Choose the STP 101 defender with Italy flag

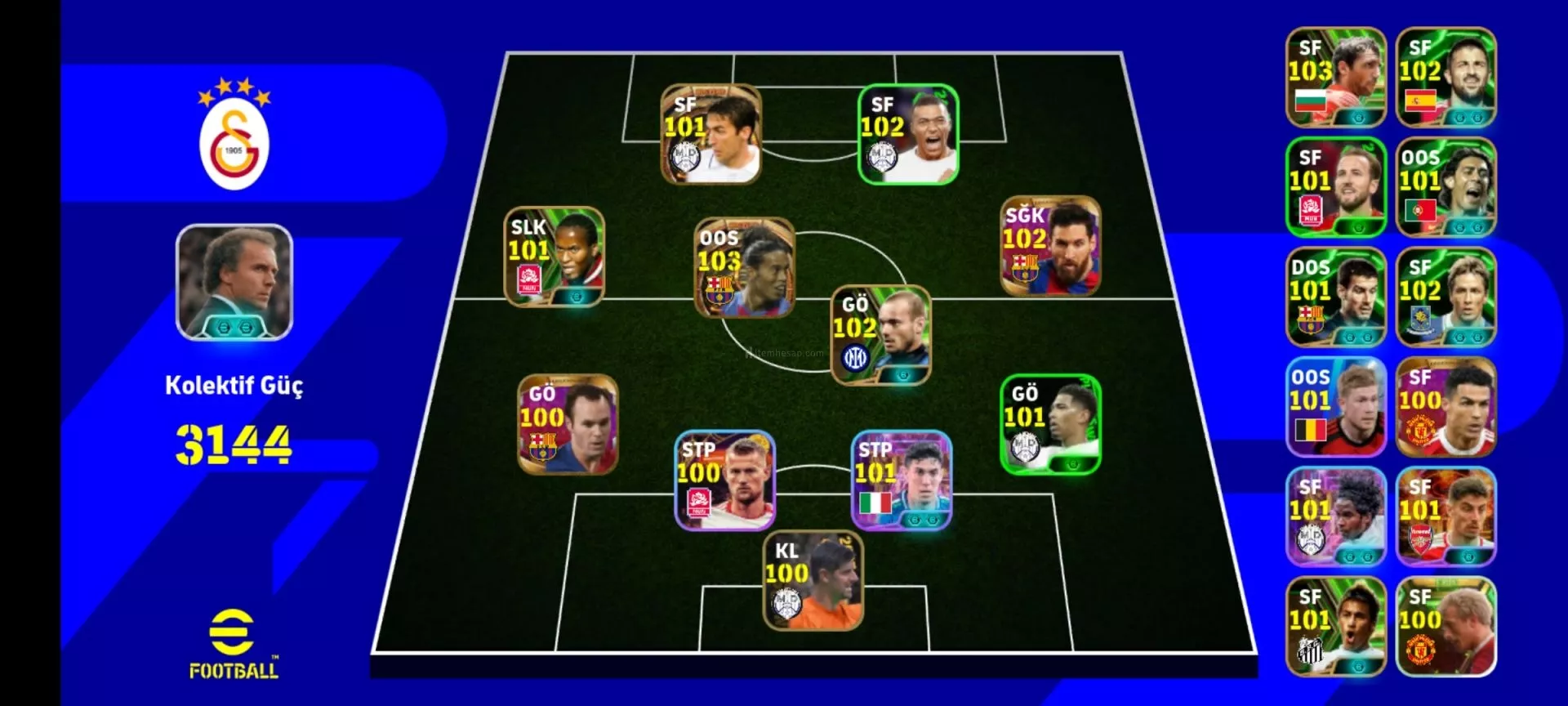pos(901,480)
